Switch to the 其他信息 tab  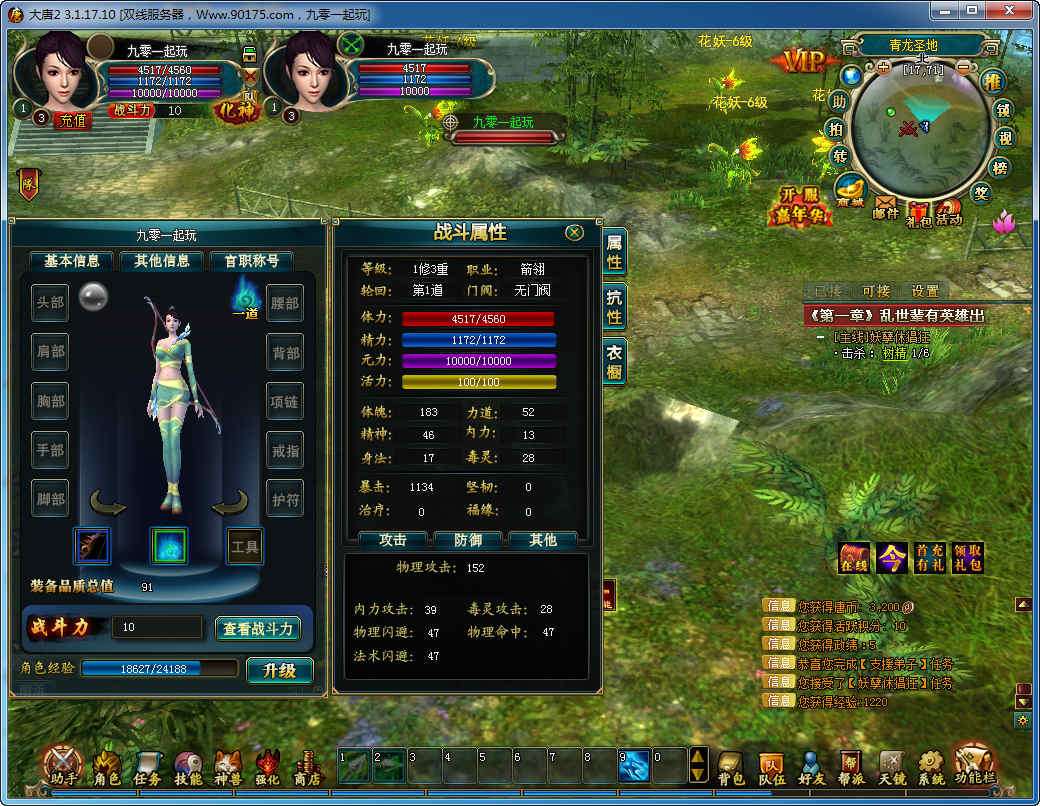161,261
